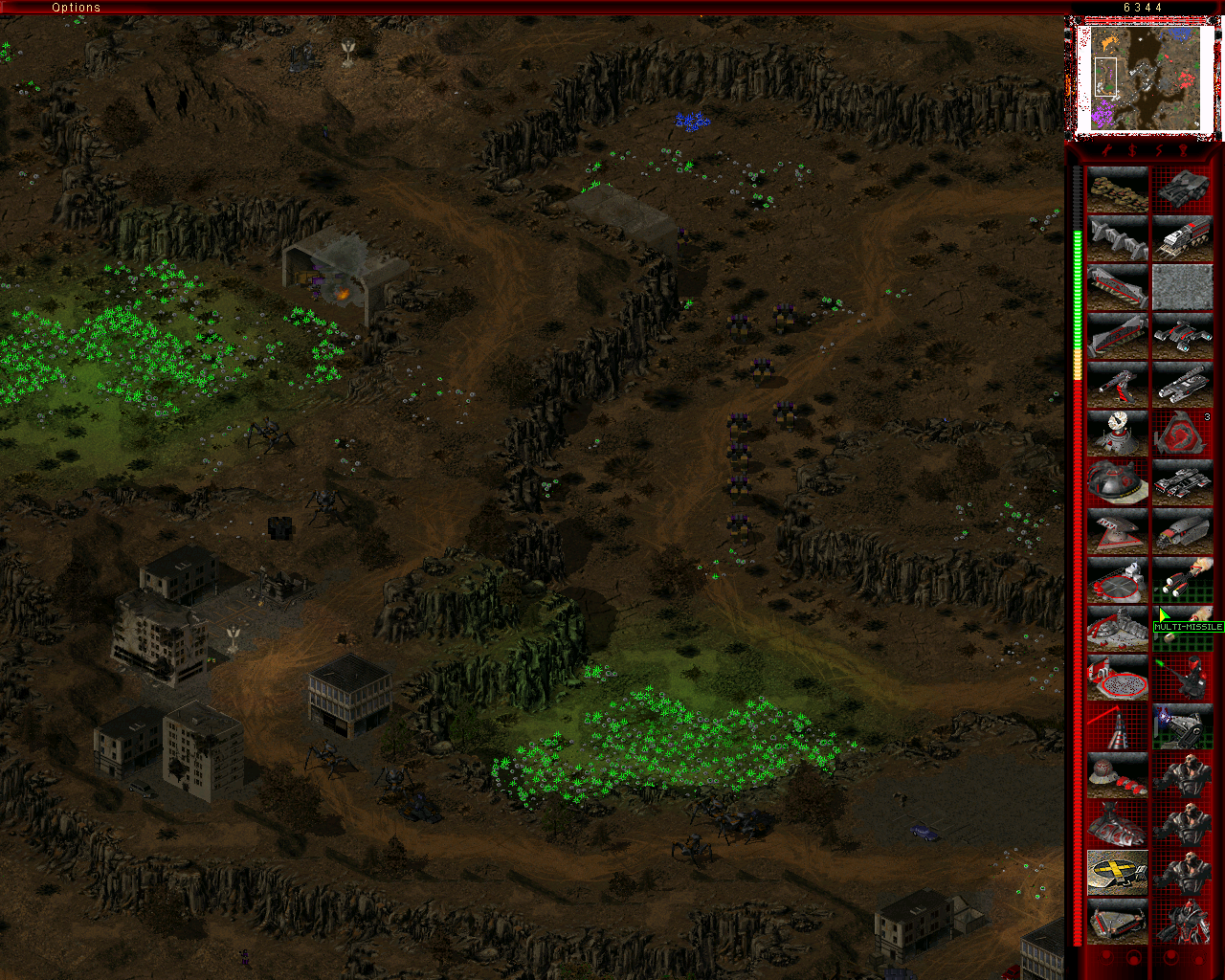Select the waypoint mode button
The height and width of the screenshot is (980, 1225).
tap(1184, 151)
